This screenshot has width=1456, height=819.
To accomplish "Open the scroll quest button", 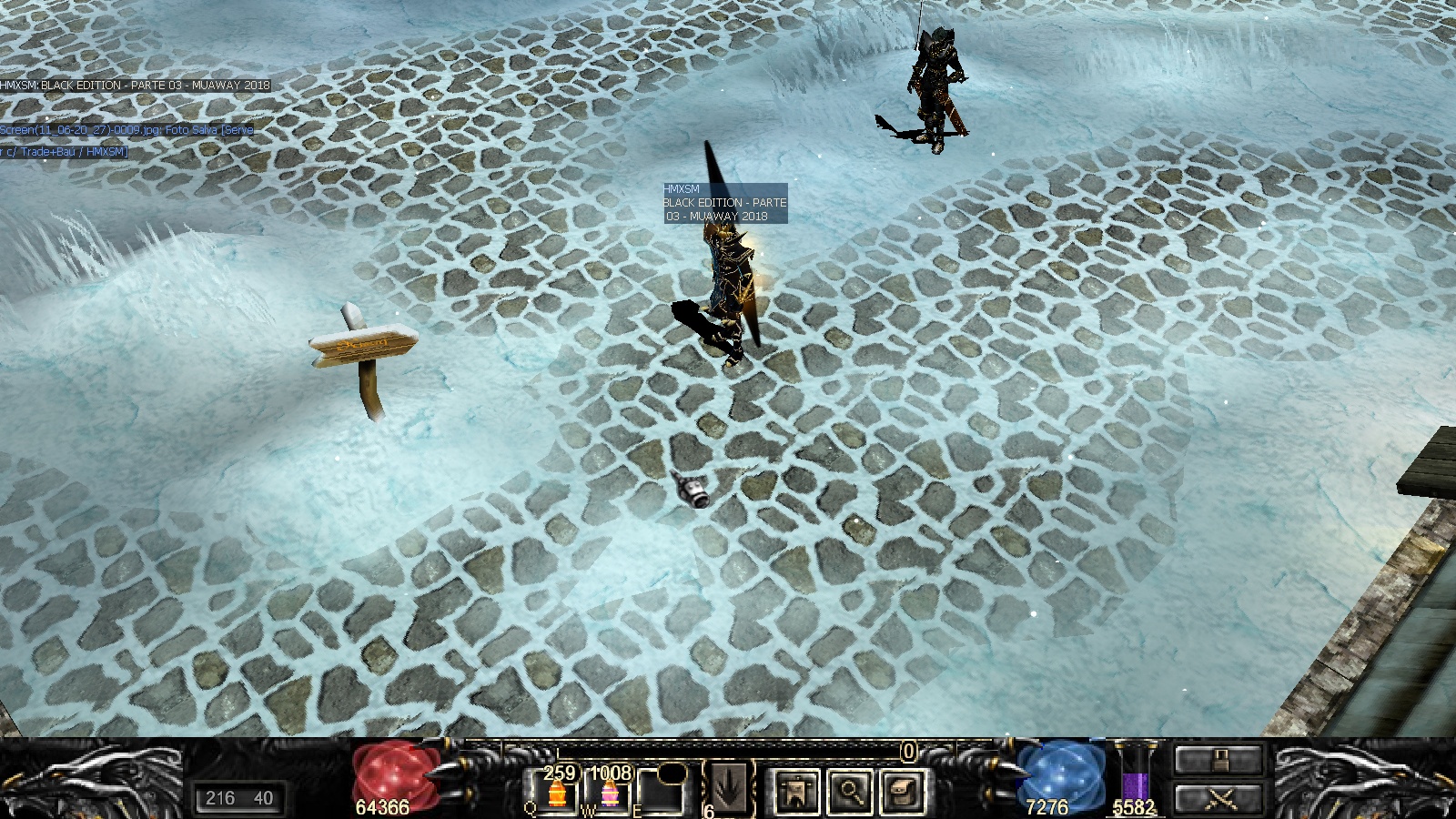I will coord(903,791).
